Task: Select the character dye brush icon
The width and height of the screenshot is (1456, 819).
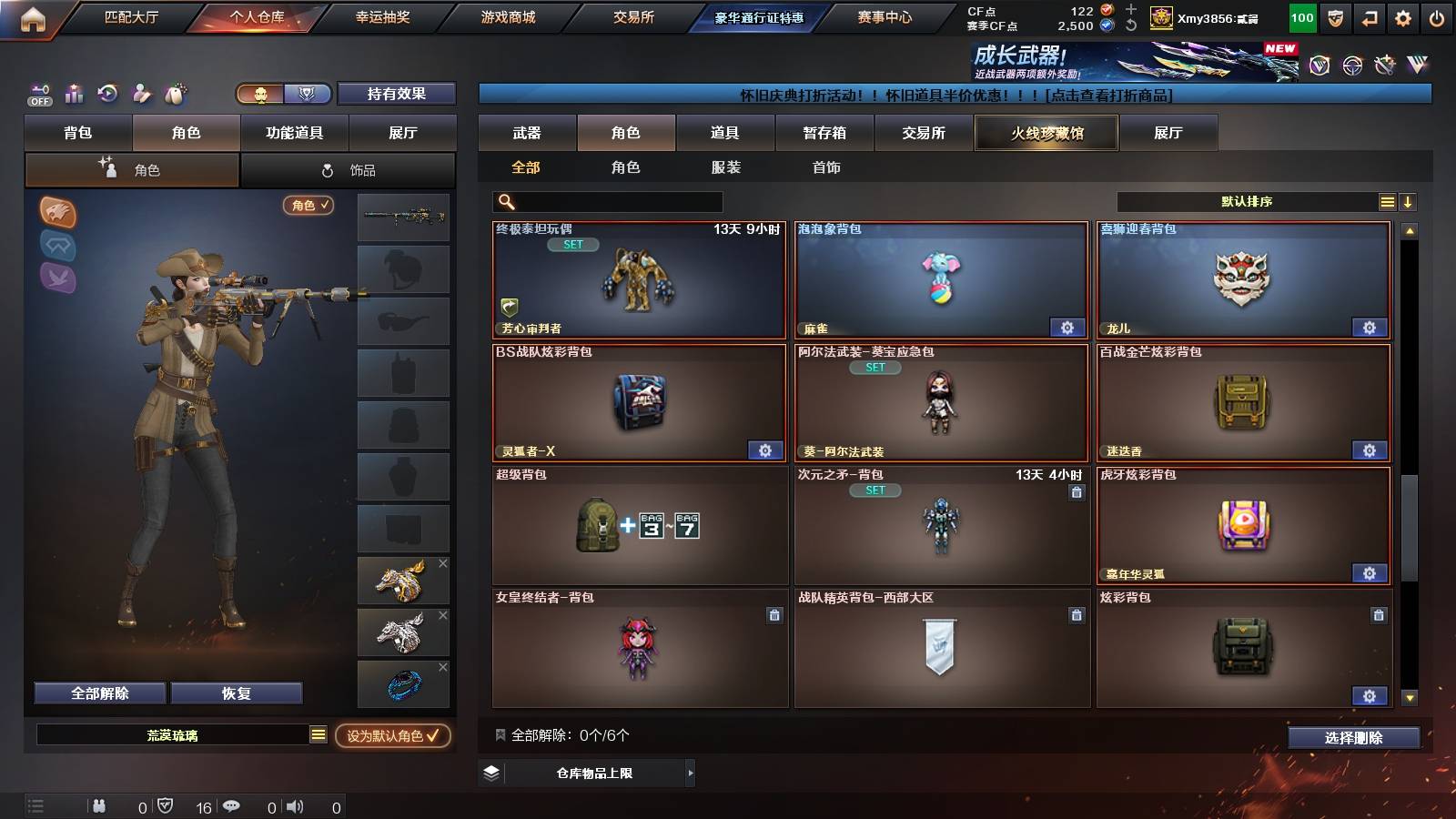Action: coord(142,94)
